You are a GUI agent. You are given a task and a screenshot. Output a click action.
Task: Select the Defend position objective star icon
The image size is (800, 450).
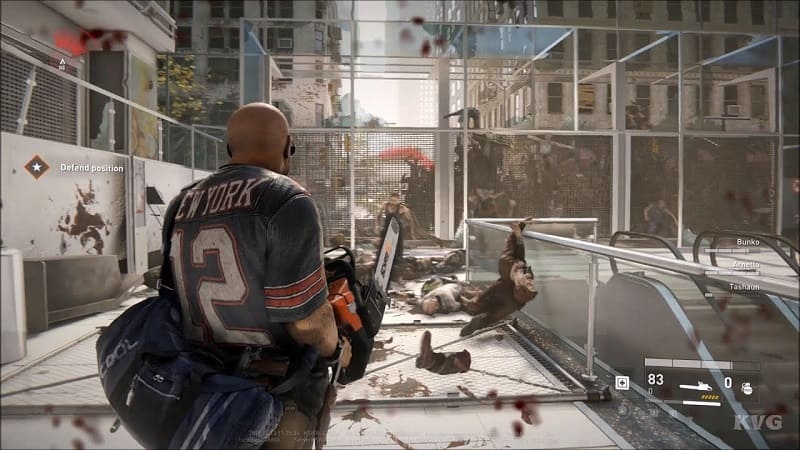(37, 167)
